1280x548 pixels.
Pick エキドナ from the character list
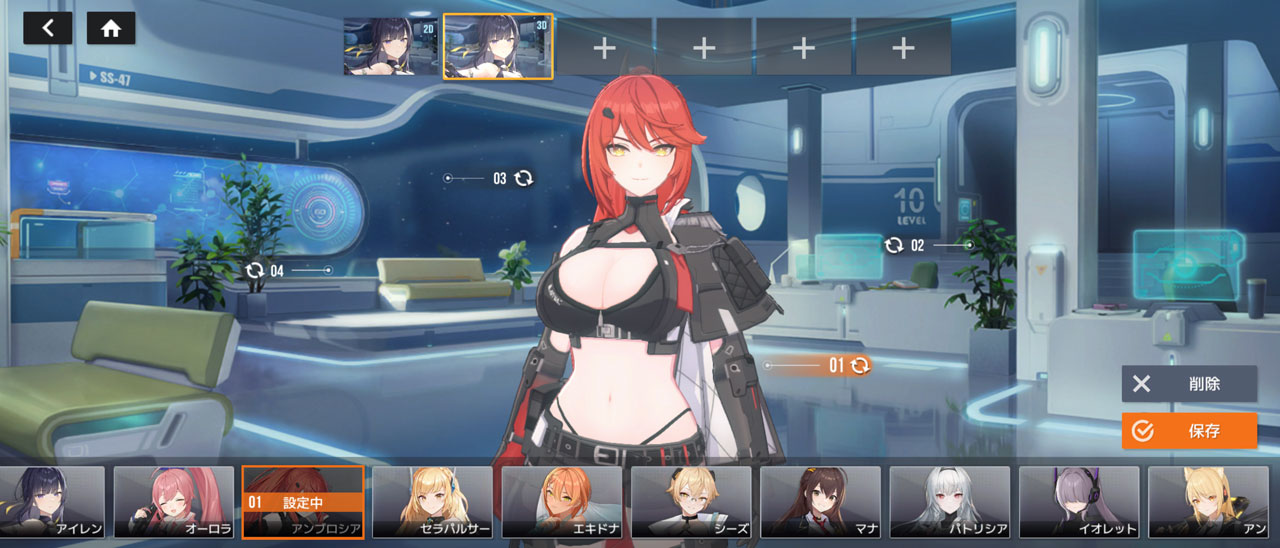click(561, 502)
